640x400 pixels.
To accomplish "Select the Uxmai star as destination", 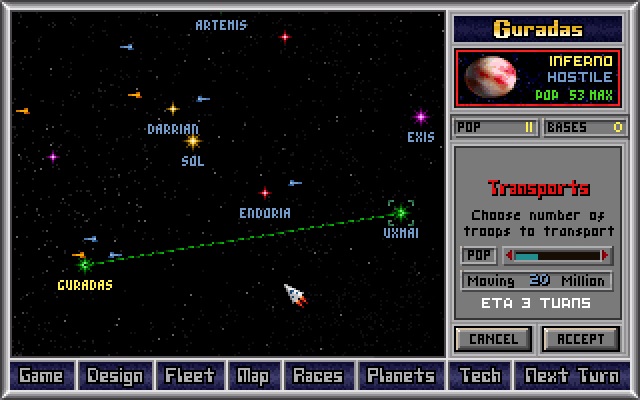I will [401, 212].
